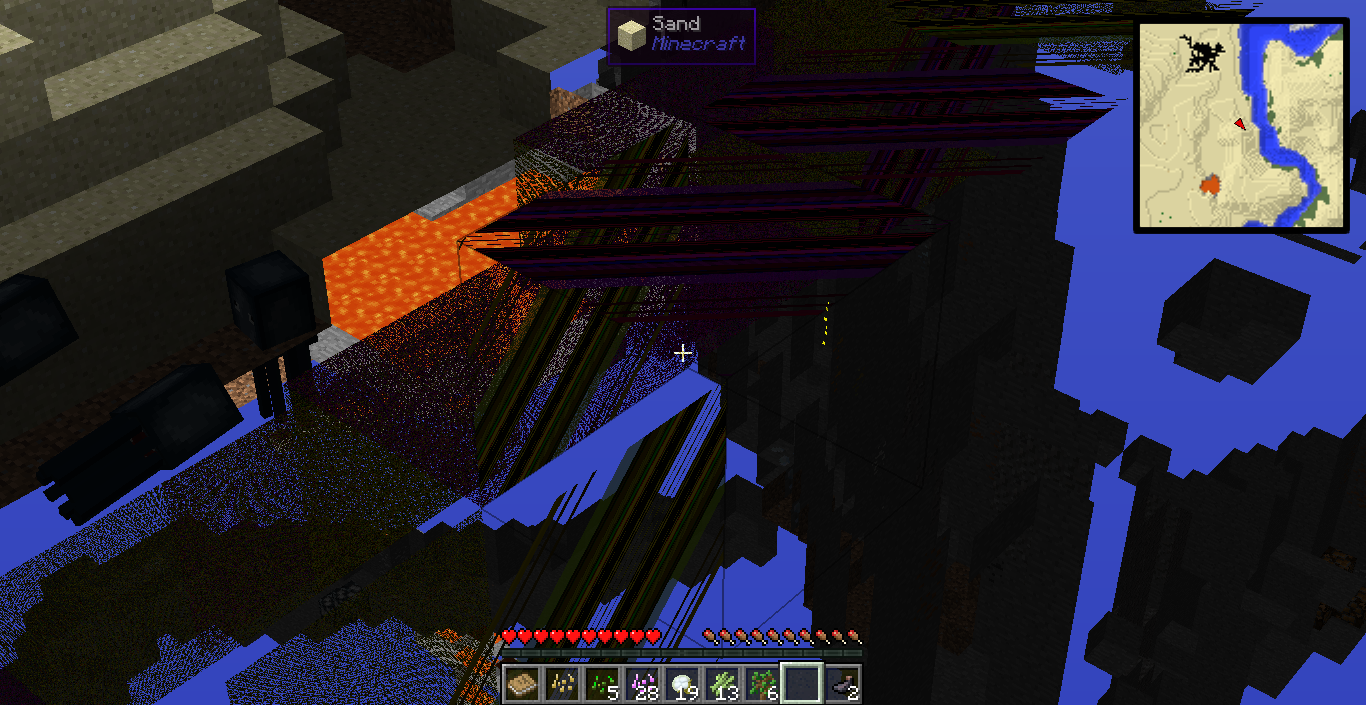Click the red player arrow on the minimap
Viewport: 1366px width, 705px height.
click(1240, 123)
